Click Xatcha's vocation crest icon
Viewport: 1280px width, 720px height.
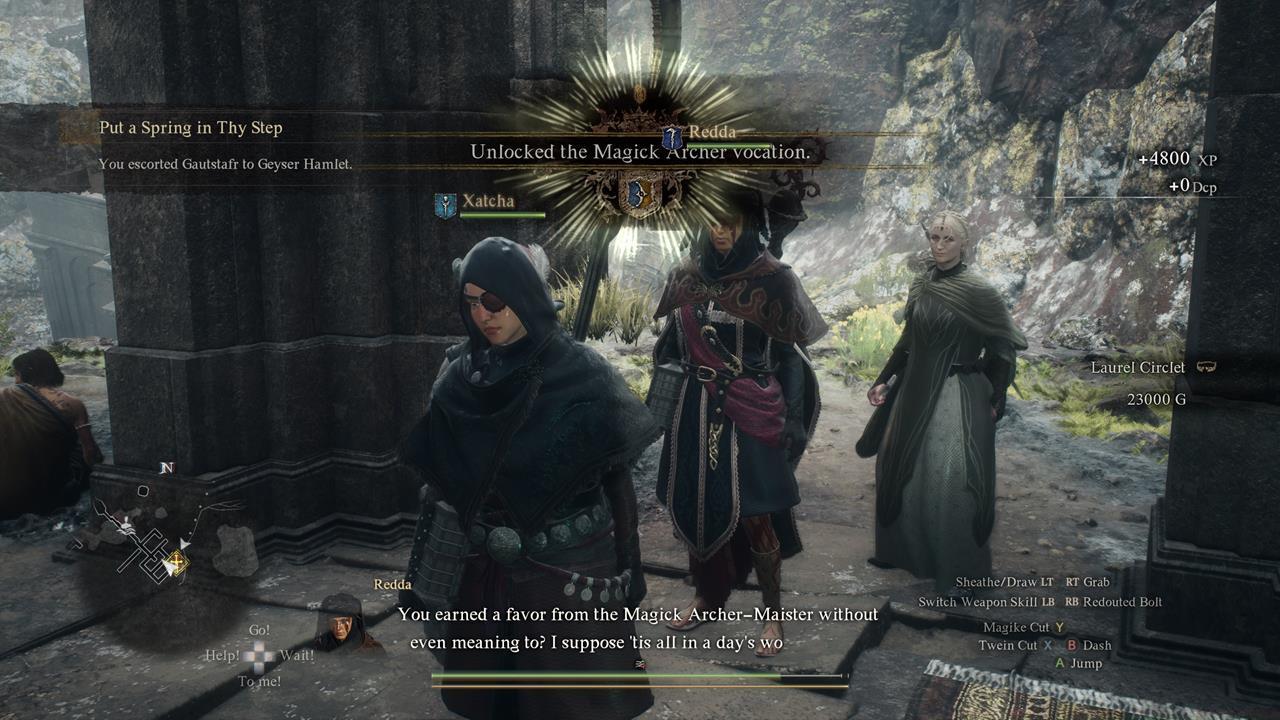(443, 203)
